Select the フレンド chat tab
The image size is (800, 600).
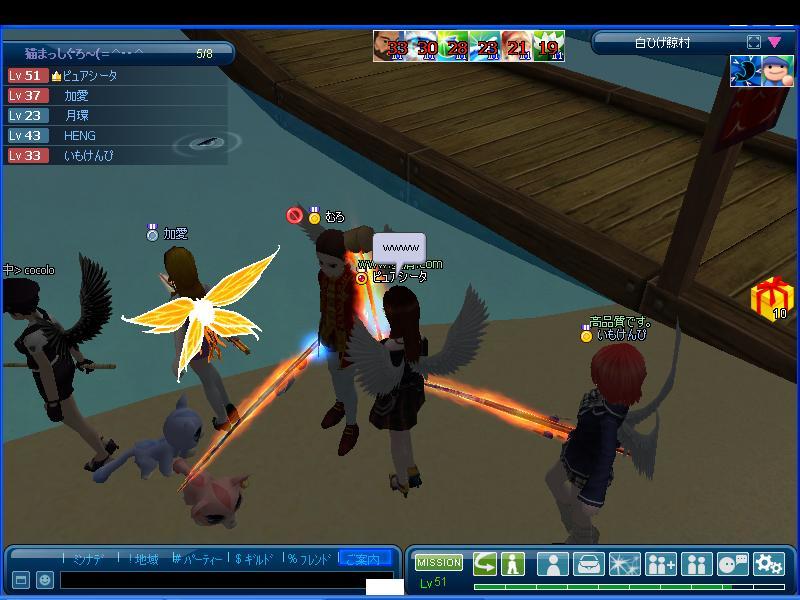tap(311, 559)
